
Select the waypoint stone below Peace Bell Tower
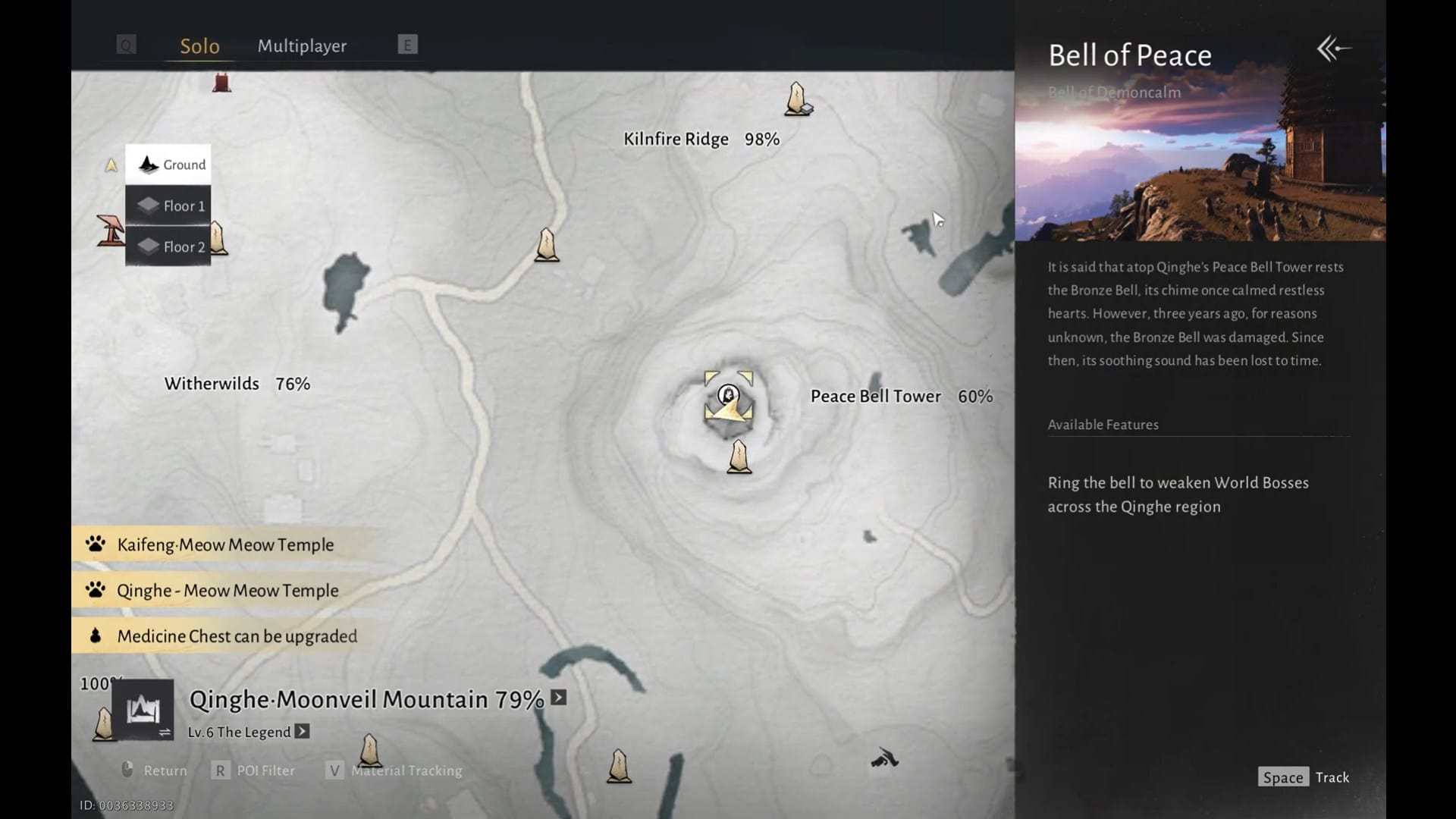tap(739, 458)
